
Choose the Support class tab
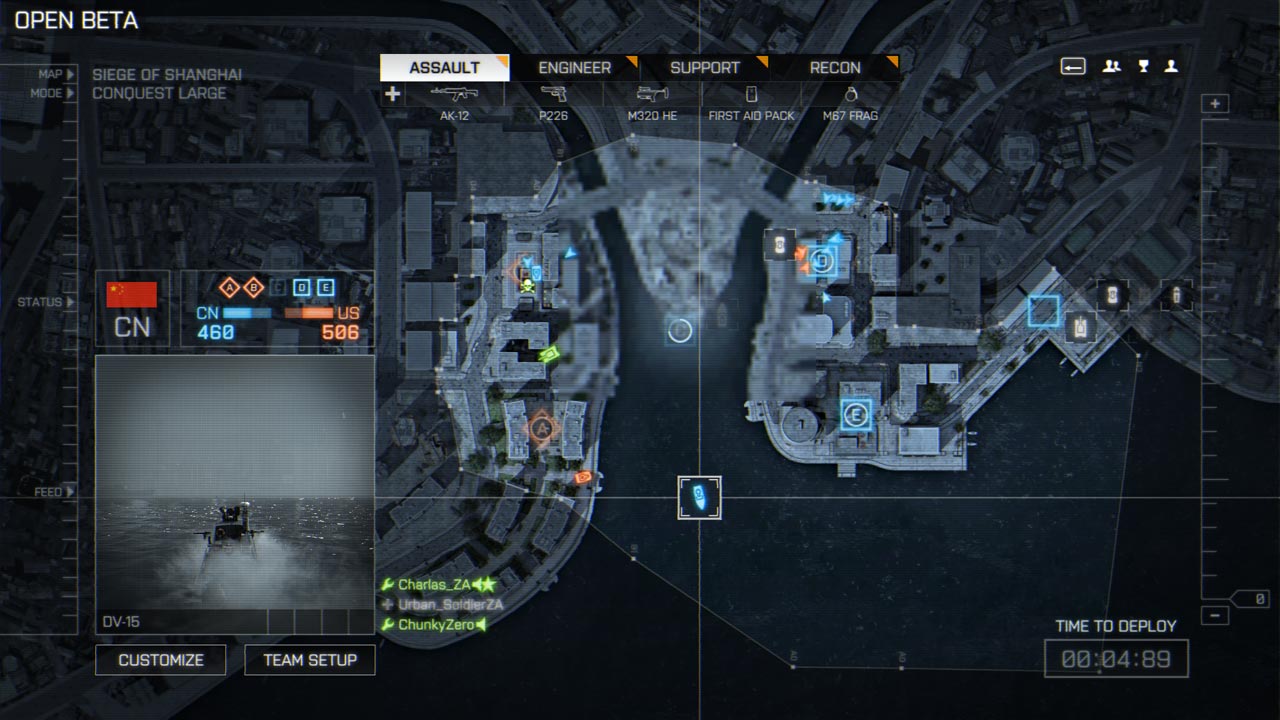click(x=704, y=68)
